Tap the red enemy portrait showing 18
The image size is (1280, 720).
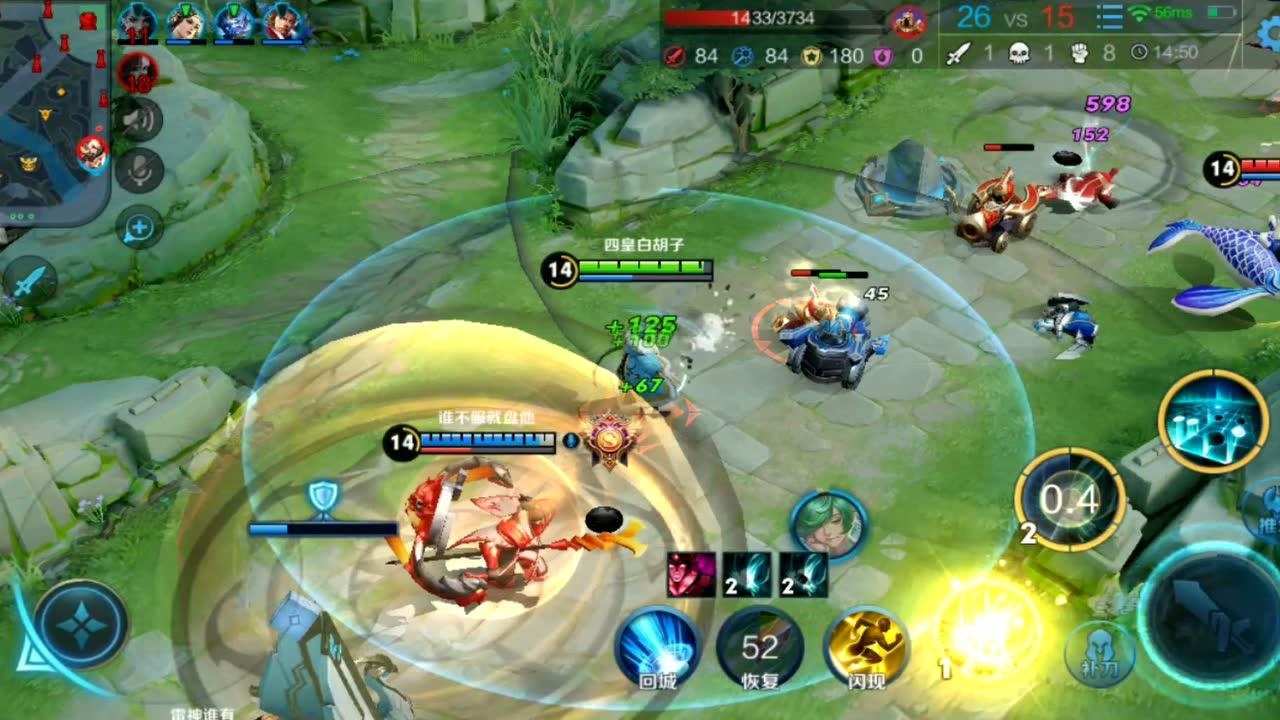click(137, 72)
